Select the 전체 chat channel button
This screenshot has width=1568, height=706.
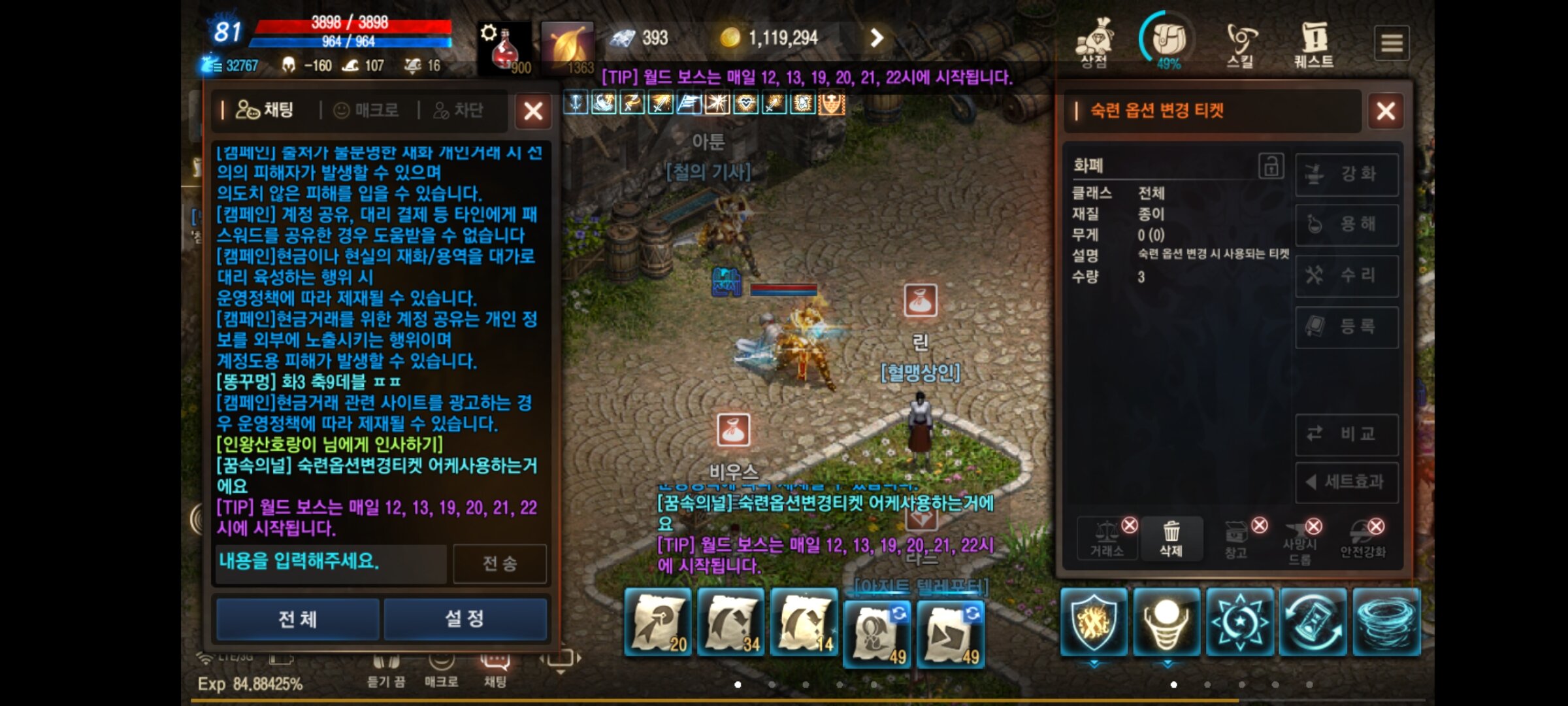point(298,618)
